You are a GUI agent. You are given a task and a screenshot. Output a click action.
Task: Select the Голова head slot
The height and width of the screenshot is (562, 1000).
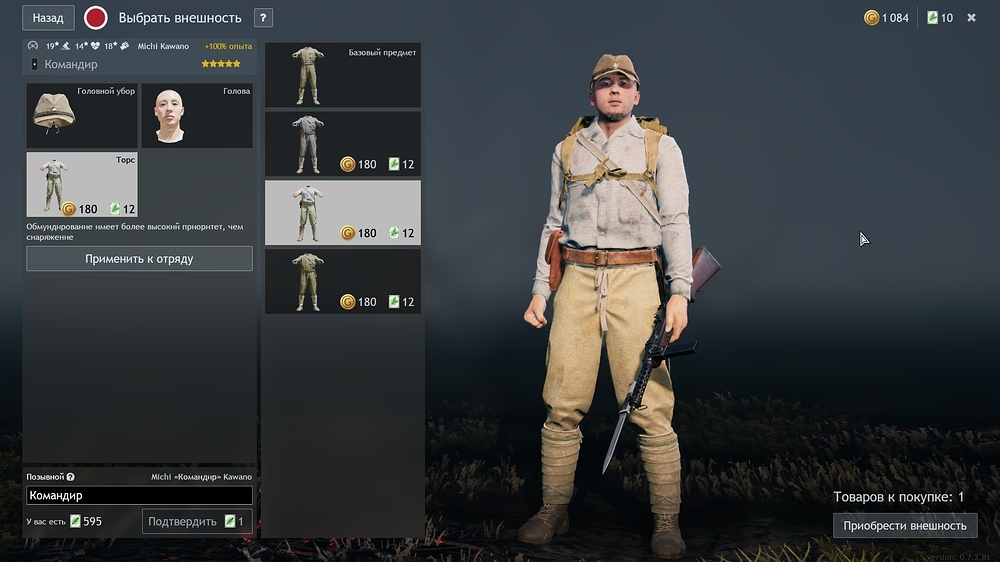(196, 116)
